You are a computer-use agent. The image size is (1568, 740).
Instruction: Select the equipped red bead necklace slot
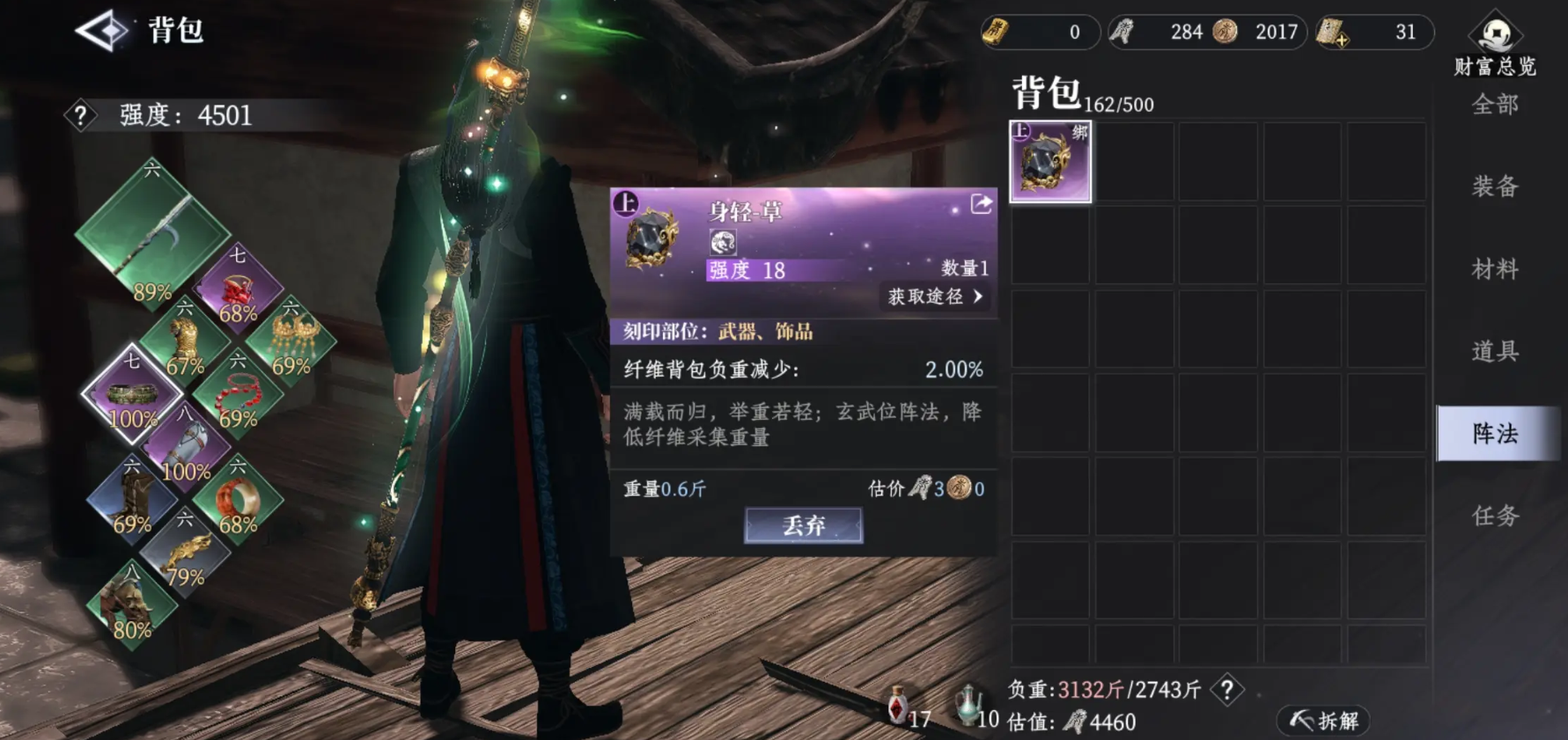[x=237, y=398]
